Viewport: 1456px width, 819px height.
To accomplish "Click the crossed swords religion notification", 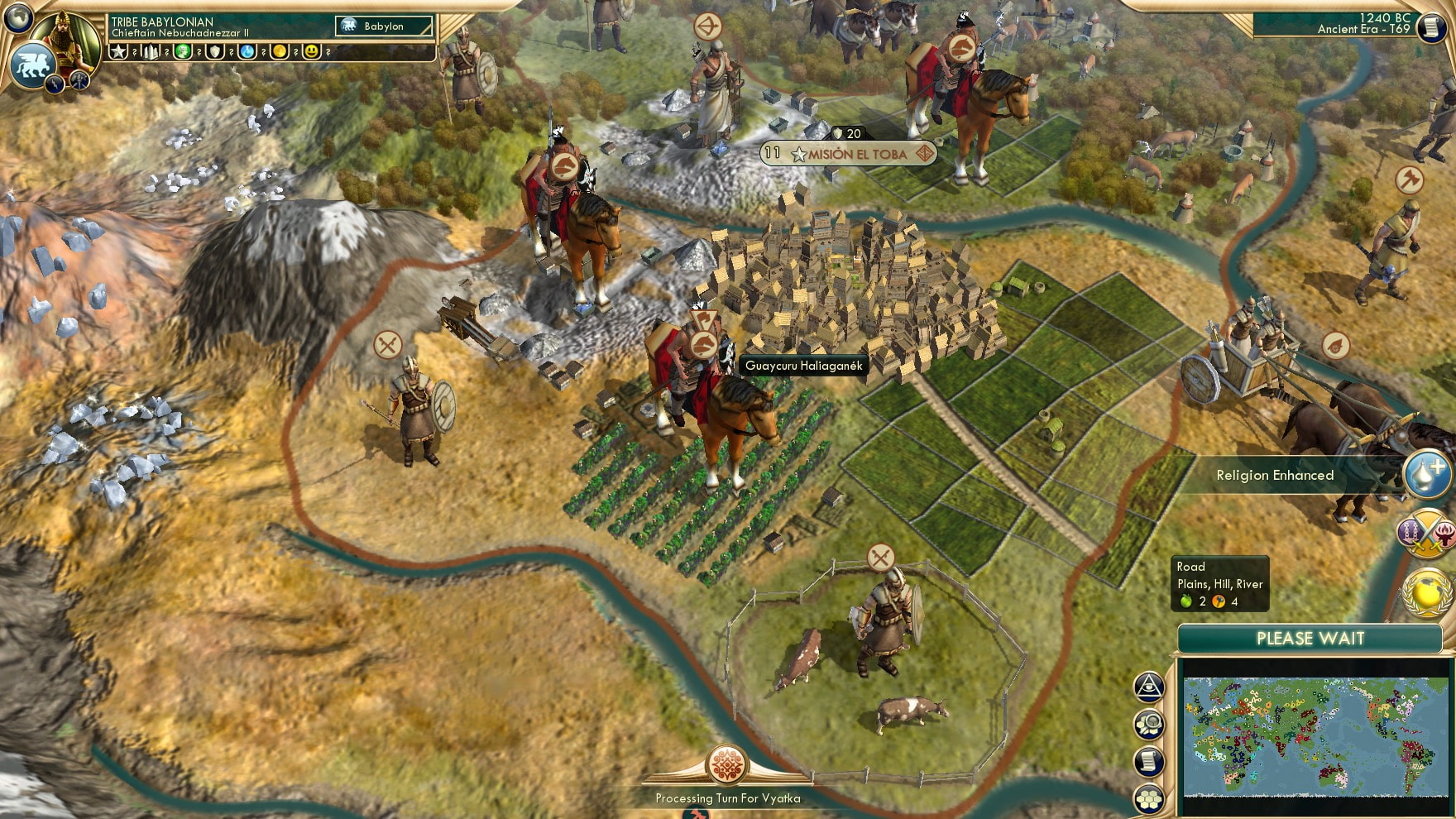I will [x=1425, y=534].
